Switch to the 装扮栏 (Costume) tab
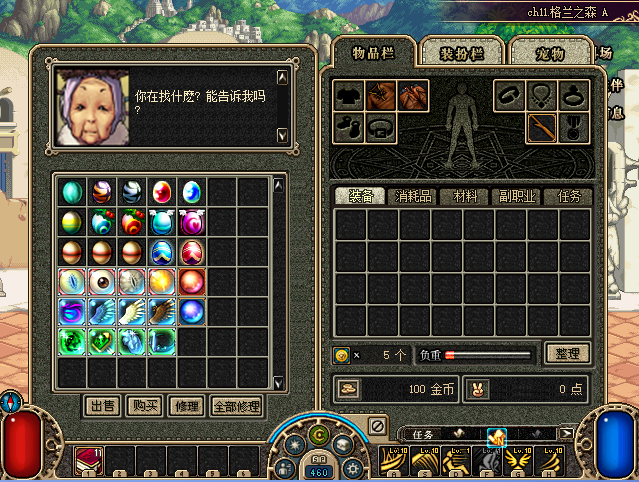 click(x=461, y=52)
